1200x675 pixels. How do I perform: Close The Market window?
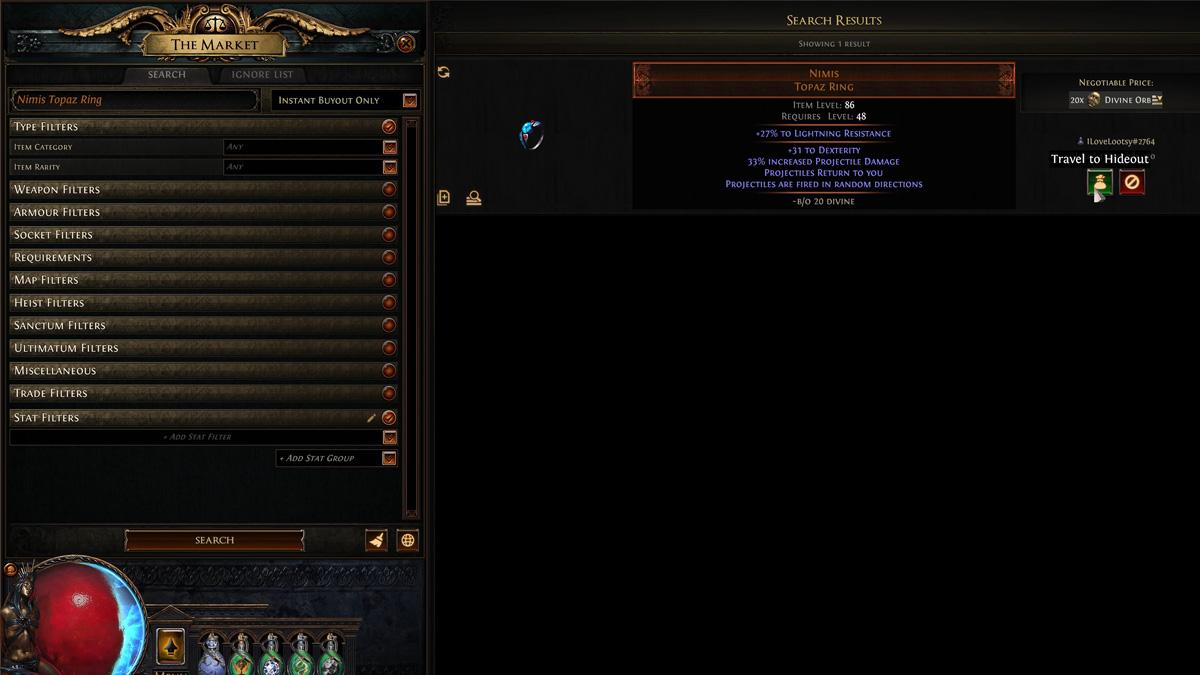pyautogui.click(x=406, y=44)
